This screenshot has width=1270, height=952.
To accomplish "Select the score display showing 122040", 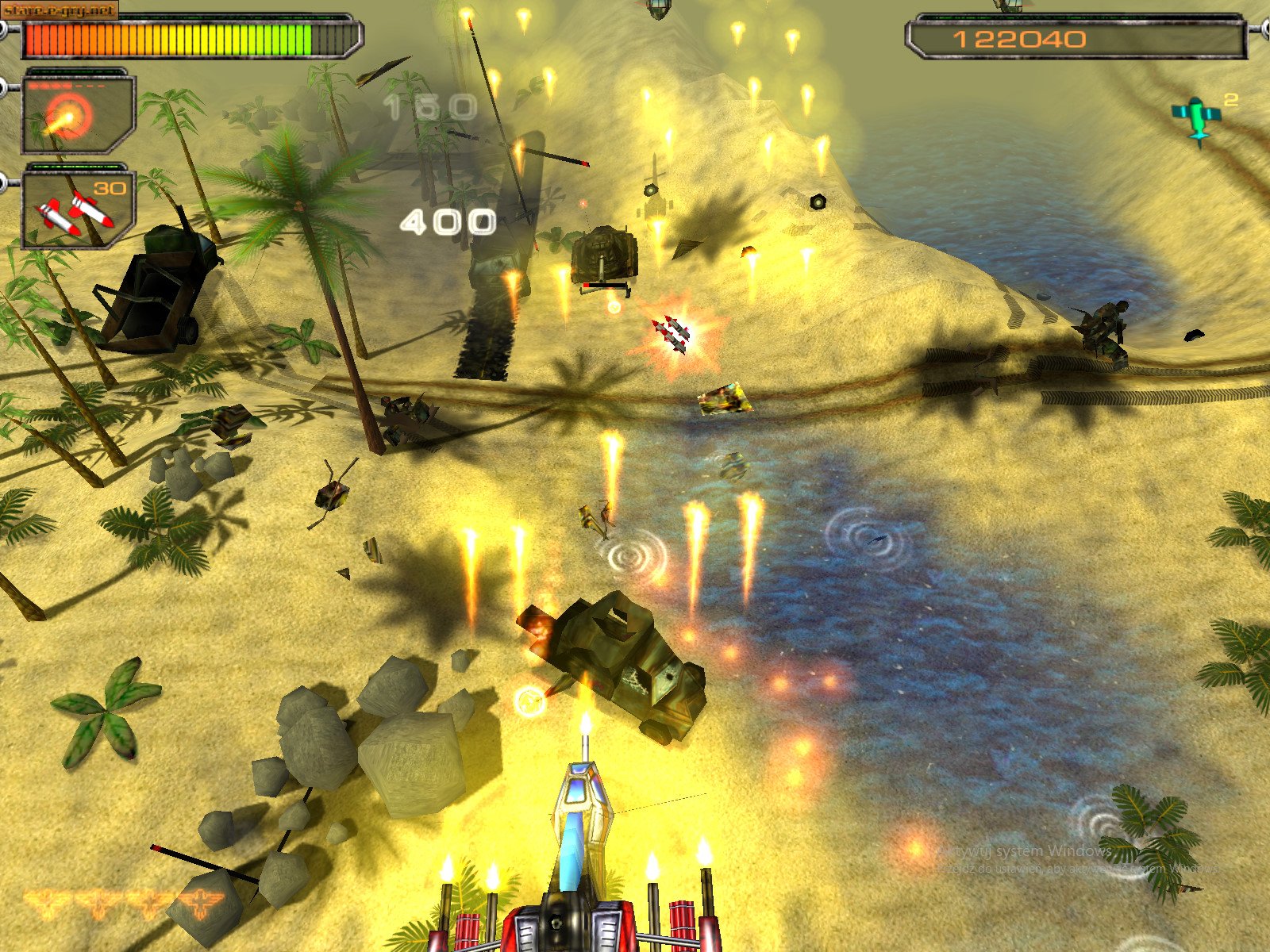I will tap(1020, 38).
